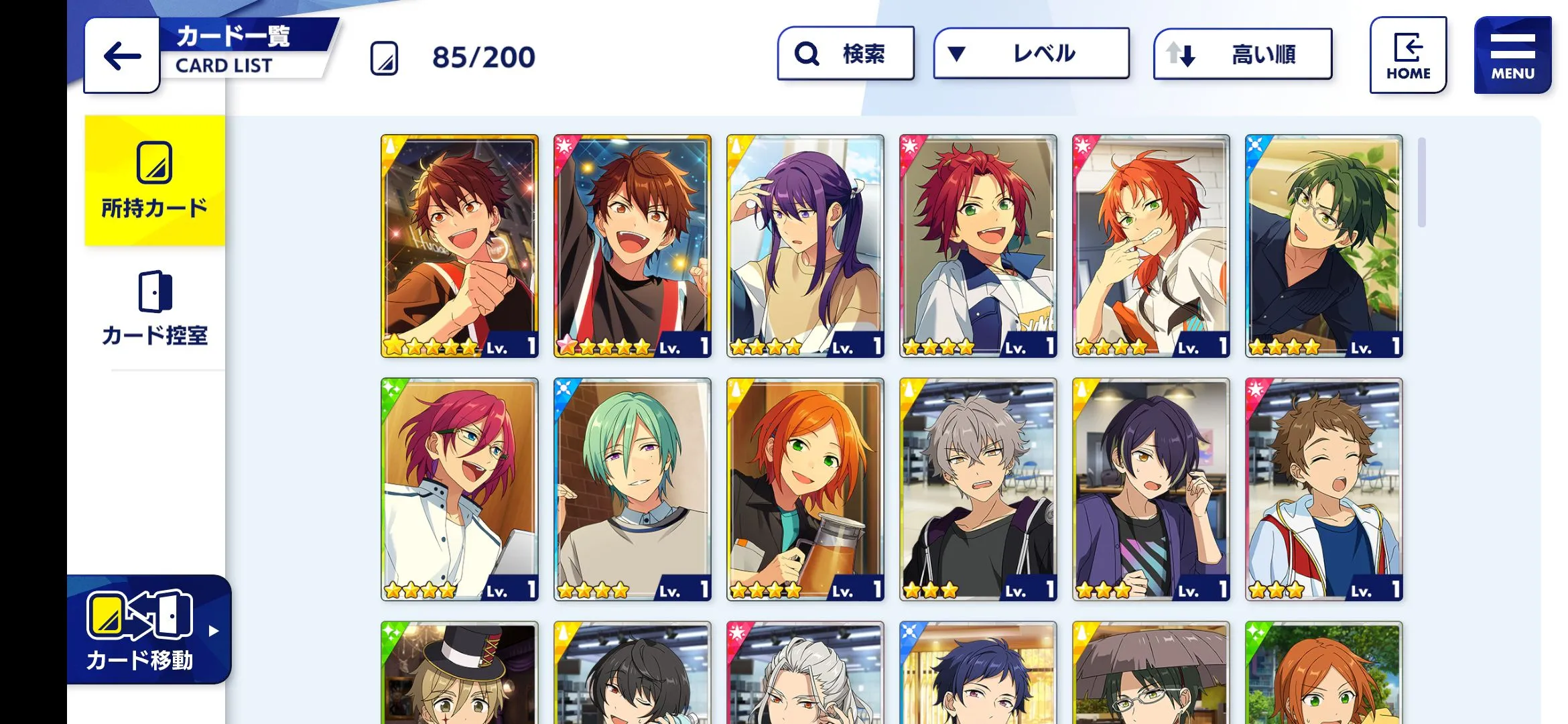Return to HOME screen
This screenshot has width=1568, height=724.
1408,56
